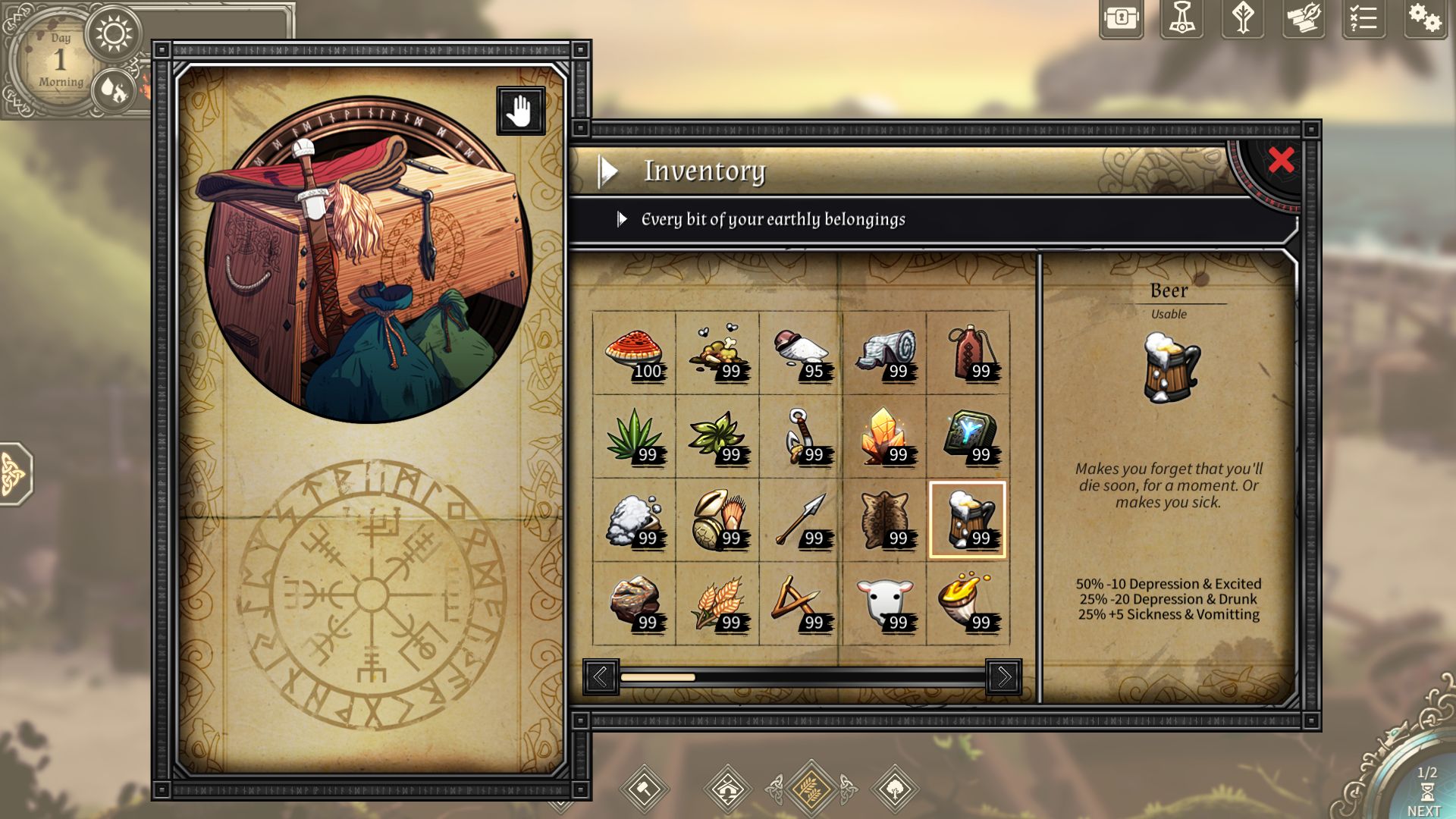Image resolution: width=1456 pixels, height=819 pixels.
Task: Close the Inventory window
Action: (x=1281, y=160)
